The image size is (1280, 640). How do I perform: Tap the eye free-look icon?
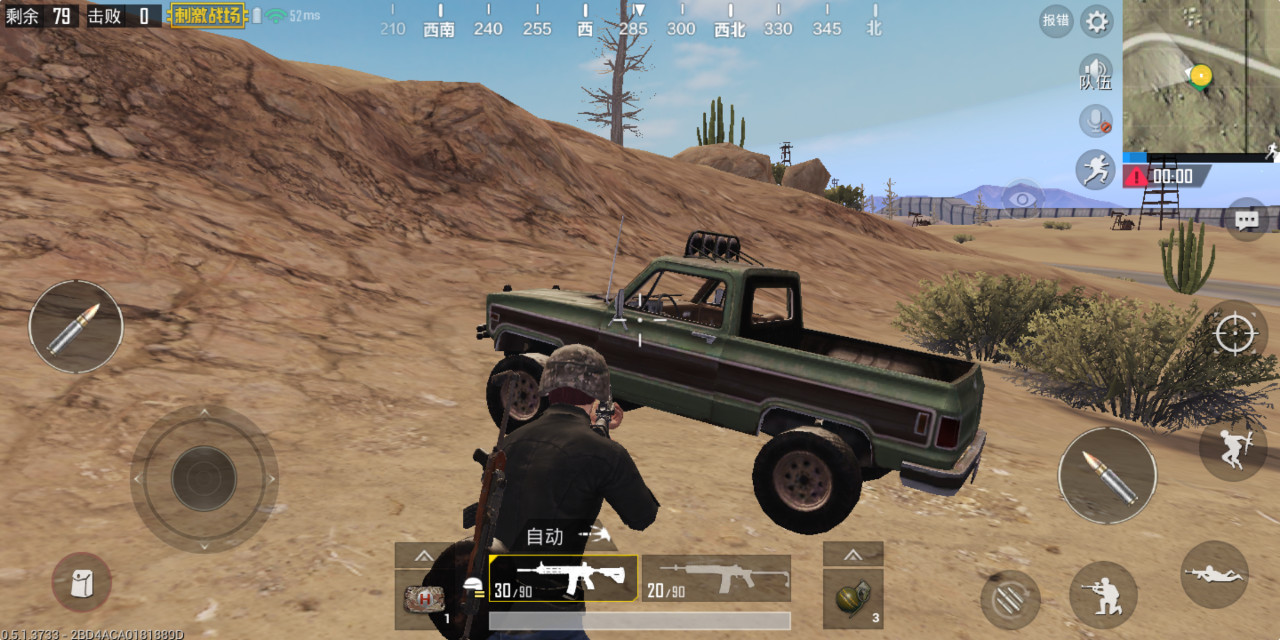click(x=1022, y=198)
